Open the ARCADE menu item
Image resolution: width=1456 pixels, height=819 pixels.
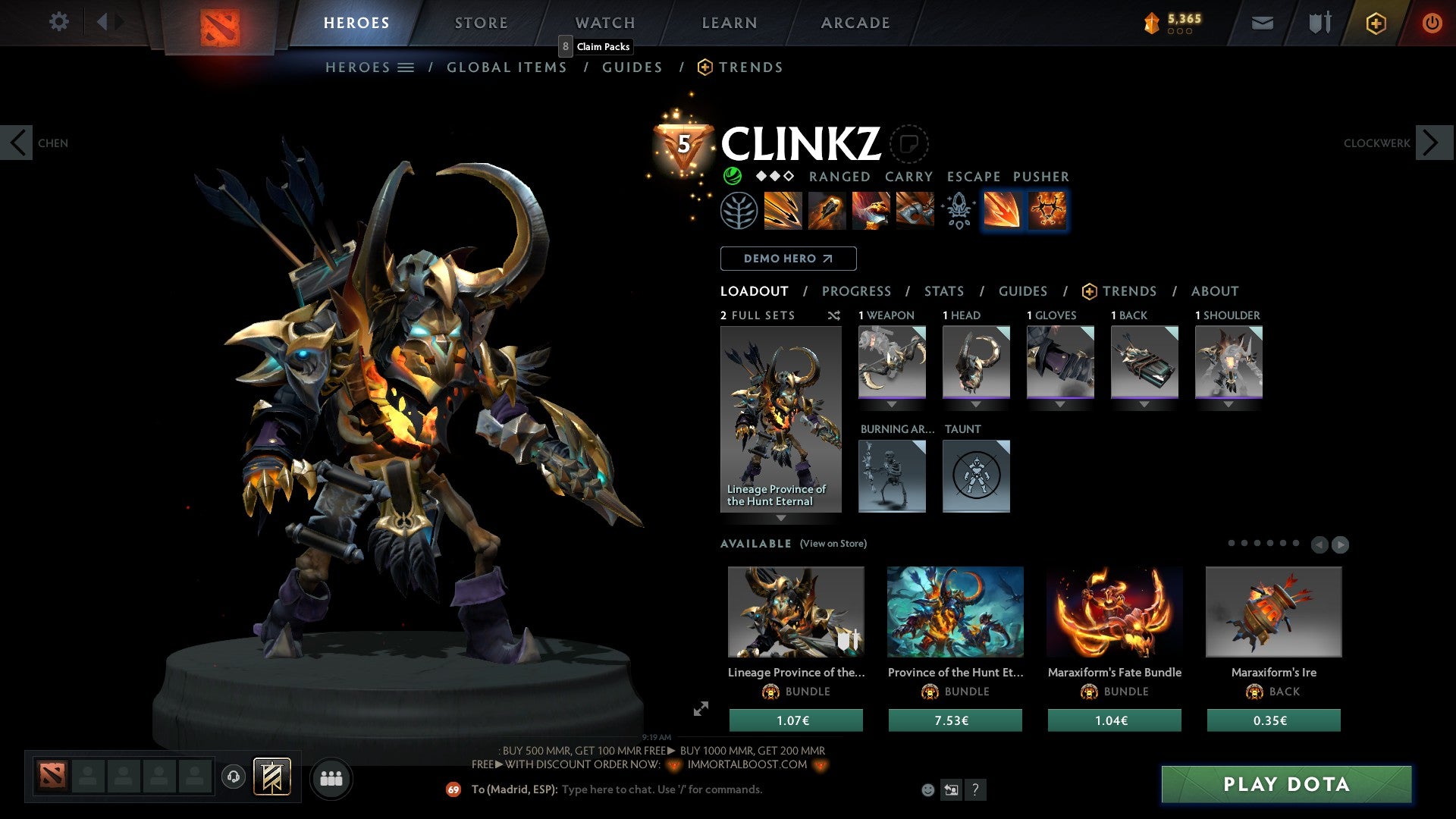point(855,23)
